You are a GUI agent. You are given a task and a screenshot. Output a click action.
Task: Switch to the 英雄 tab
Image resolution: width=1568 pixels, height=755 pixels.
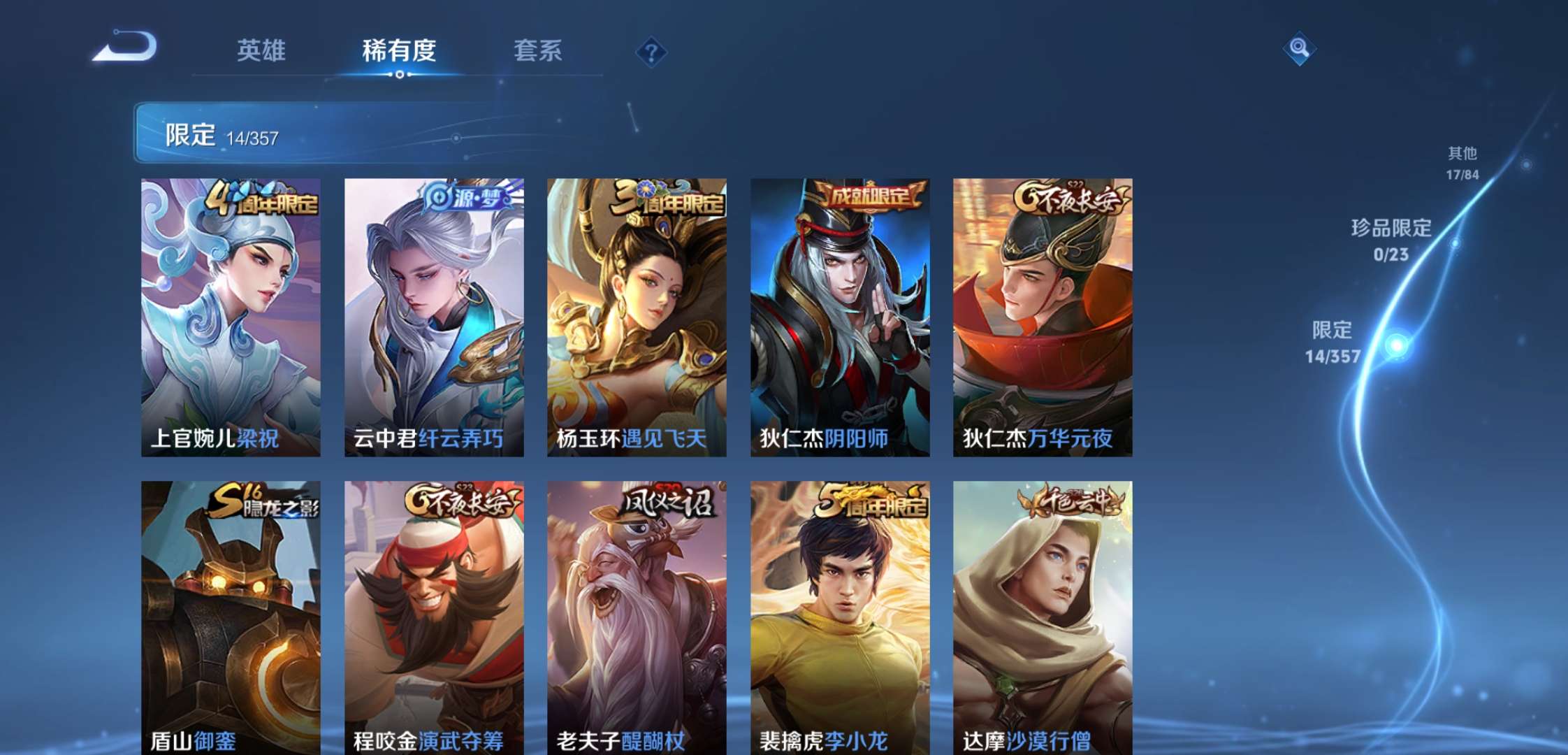tap(262, 51)
